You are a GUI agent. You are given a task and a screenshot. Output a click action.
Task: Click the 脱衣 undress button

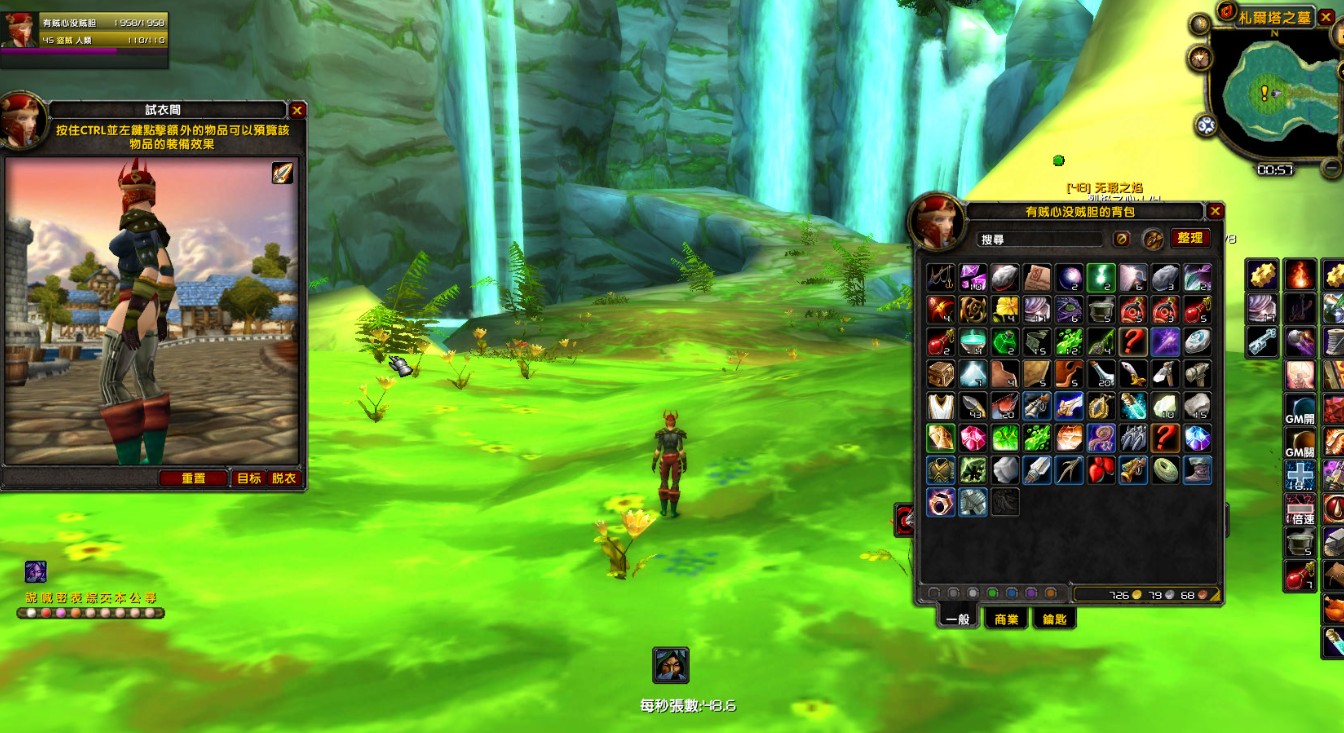pyautogui.click(x=284, y=478)
